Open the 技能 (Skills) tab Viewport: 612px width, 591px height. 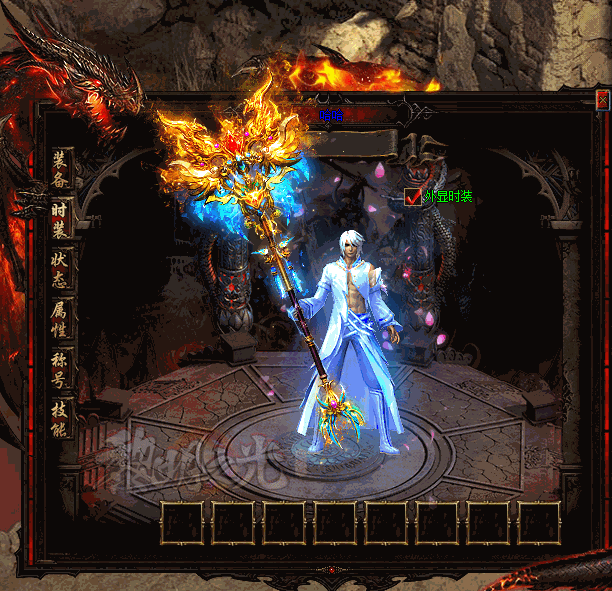(60, 418)
